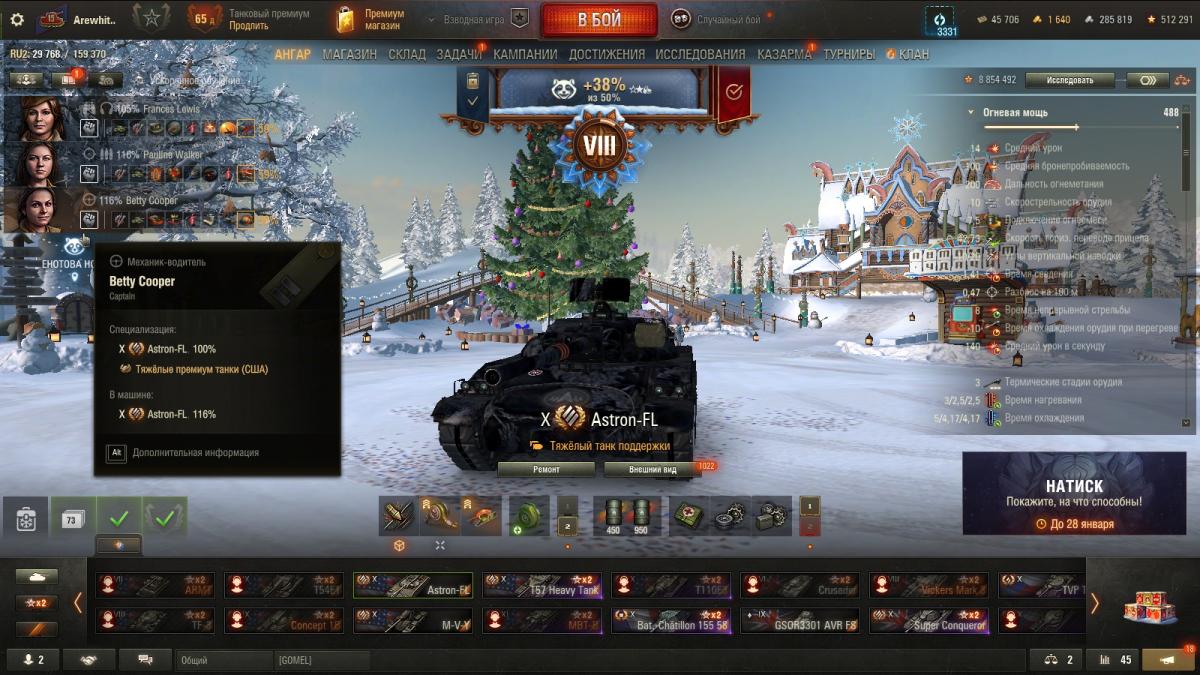The width and height of the screenshot is (1200, 675).
Task: Select the T57 Heavy Tank in carousel
Action: pyautogui.click(x=542, y=586)
